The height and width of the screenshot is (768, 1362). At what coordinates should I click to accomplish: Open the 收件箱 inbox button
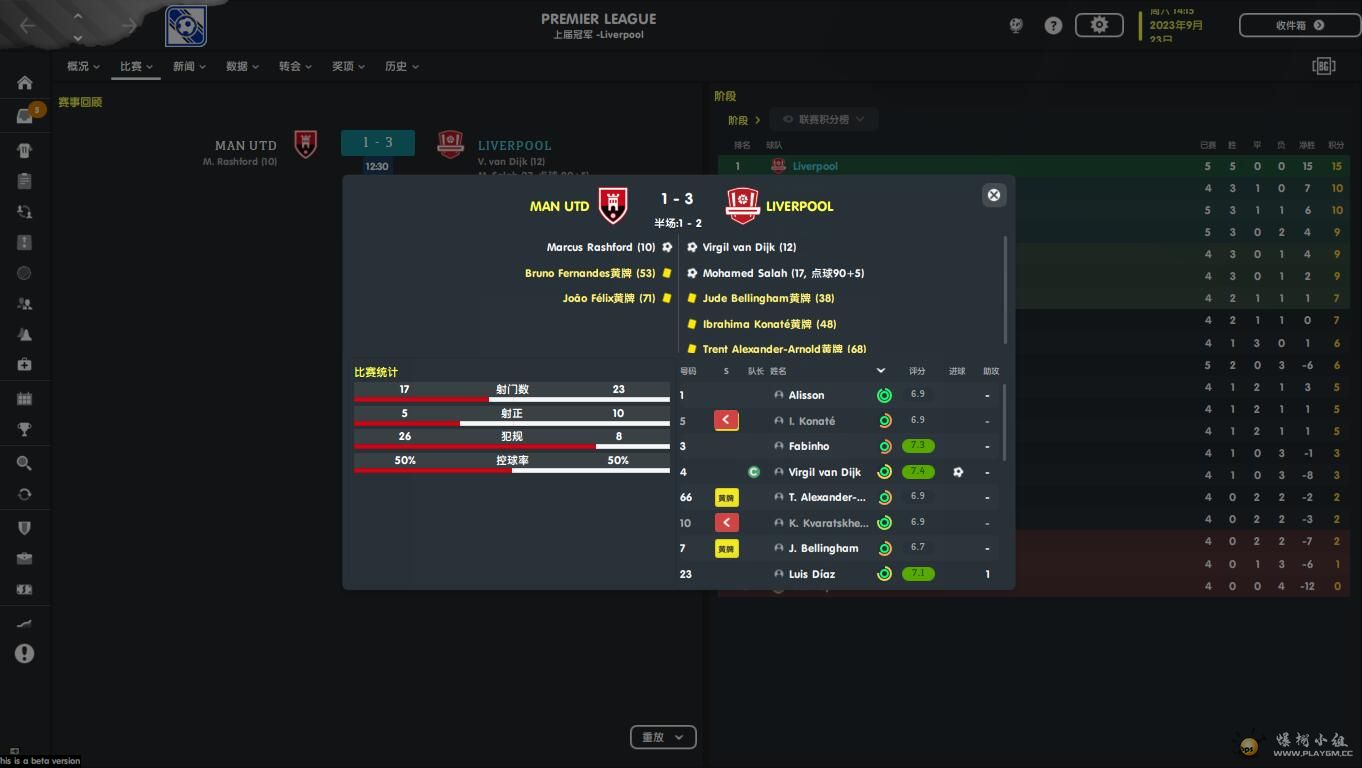[x=1299, y=25]
